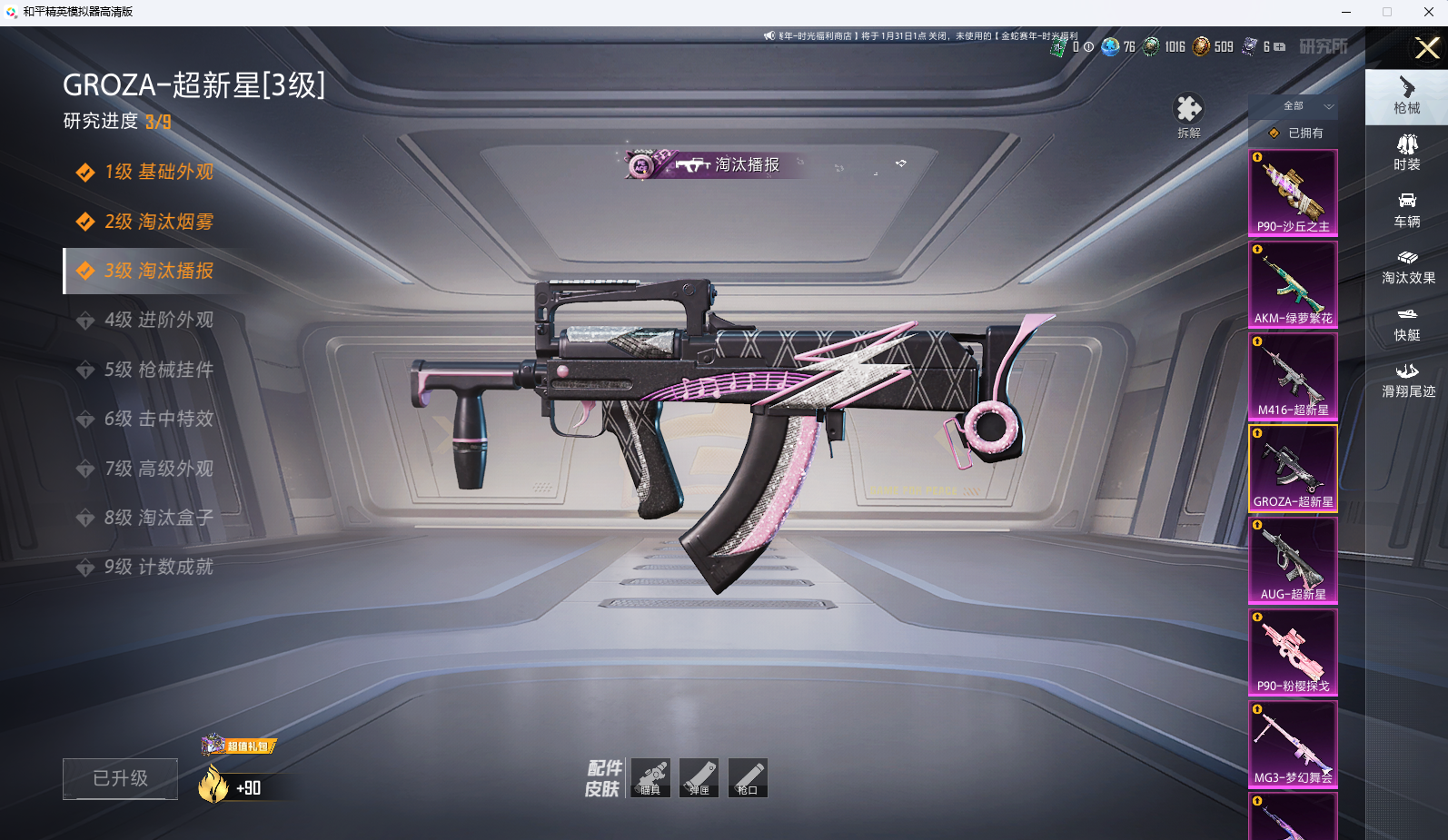The height and width of the screenshot is (840, 1448).
Task: Select the P90-沙丘之主 skin thumbnail
Action: click(1293, 193)
